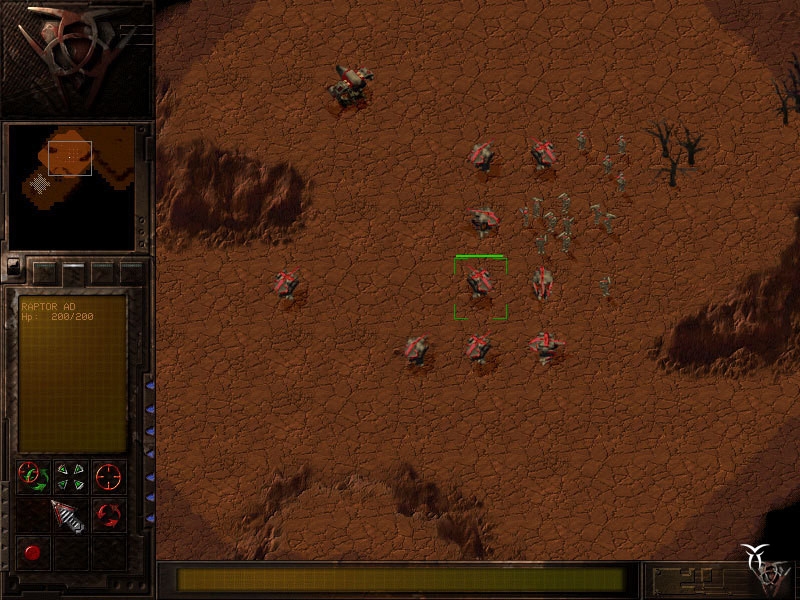Click the highlighted tab above the unit info panel
This screenshot has height=600, width=800.
tap(74, 271)
